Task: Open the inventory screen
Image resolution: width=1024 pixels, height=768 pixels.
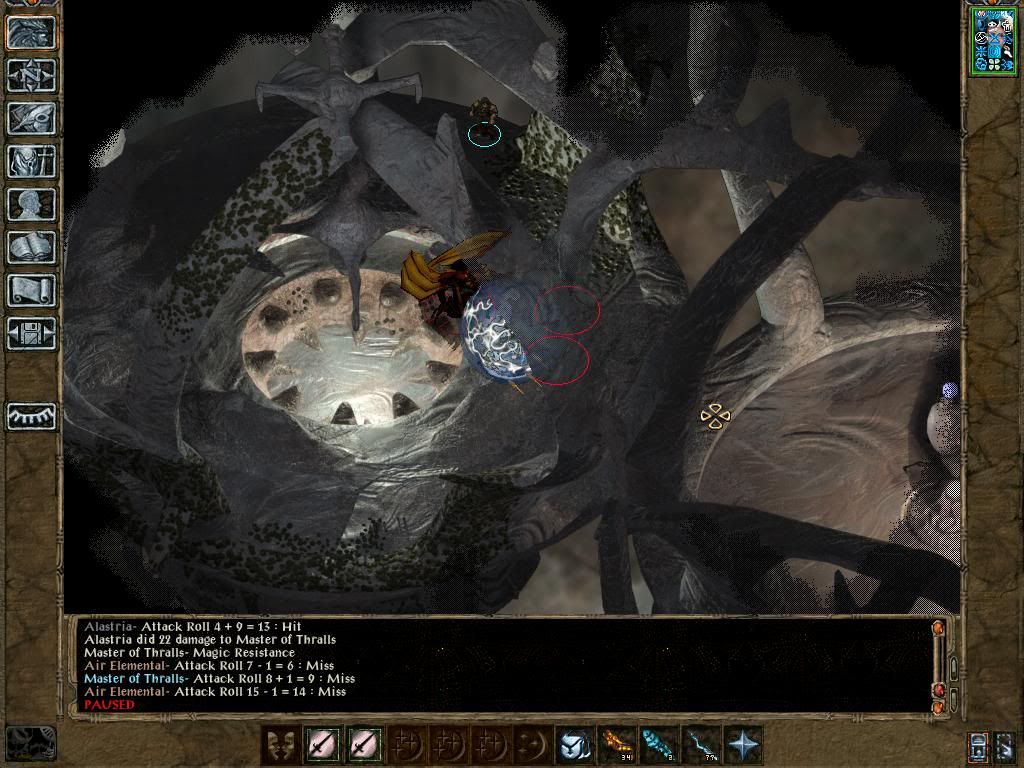Action: [31, 161]
